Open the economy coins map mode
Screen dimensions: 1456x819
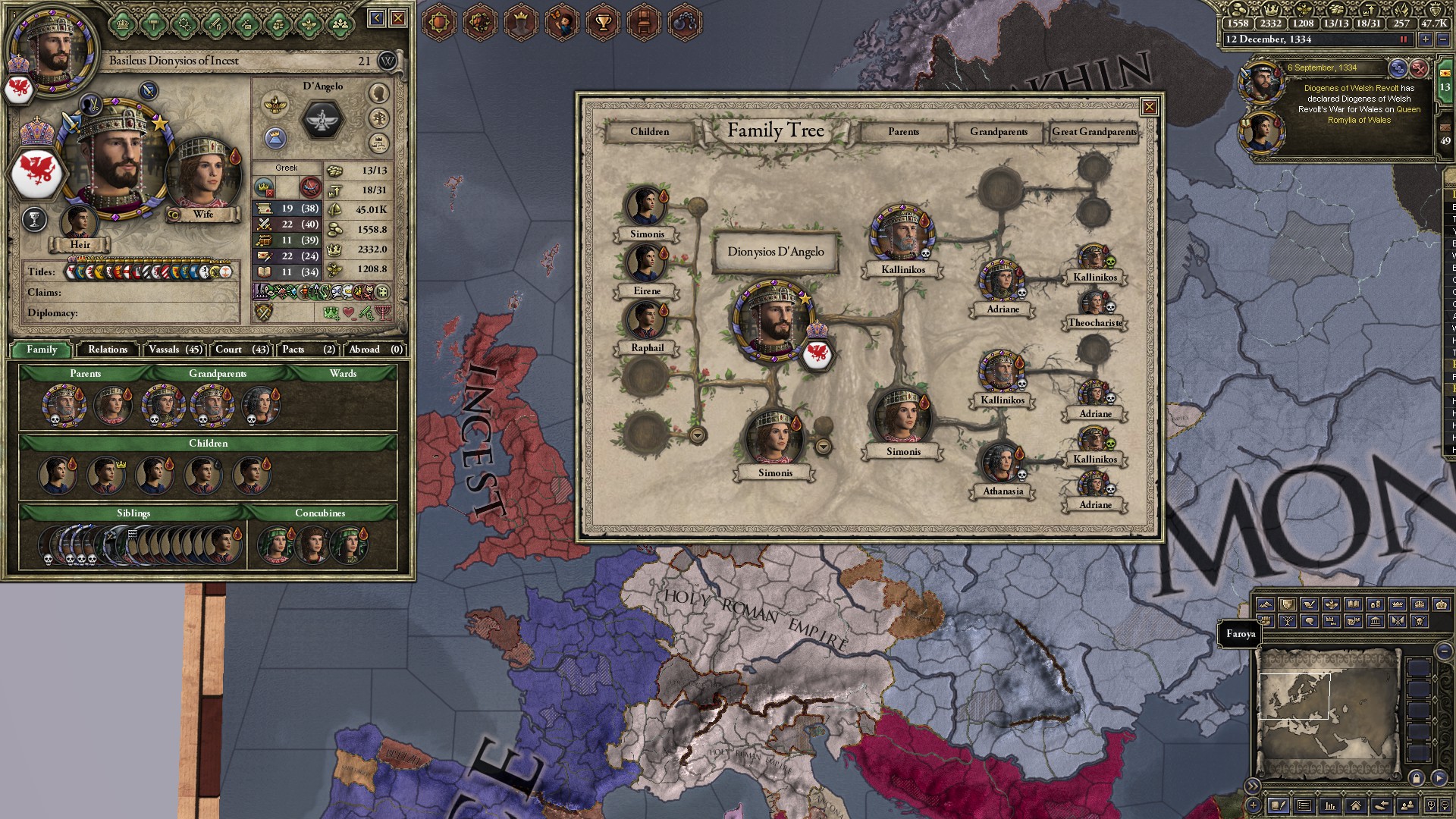pyautogui.click(x=1376, y=604)
